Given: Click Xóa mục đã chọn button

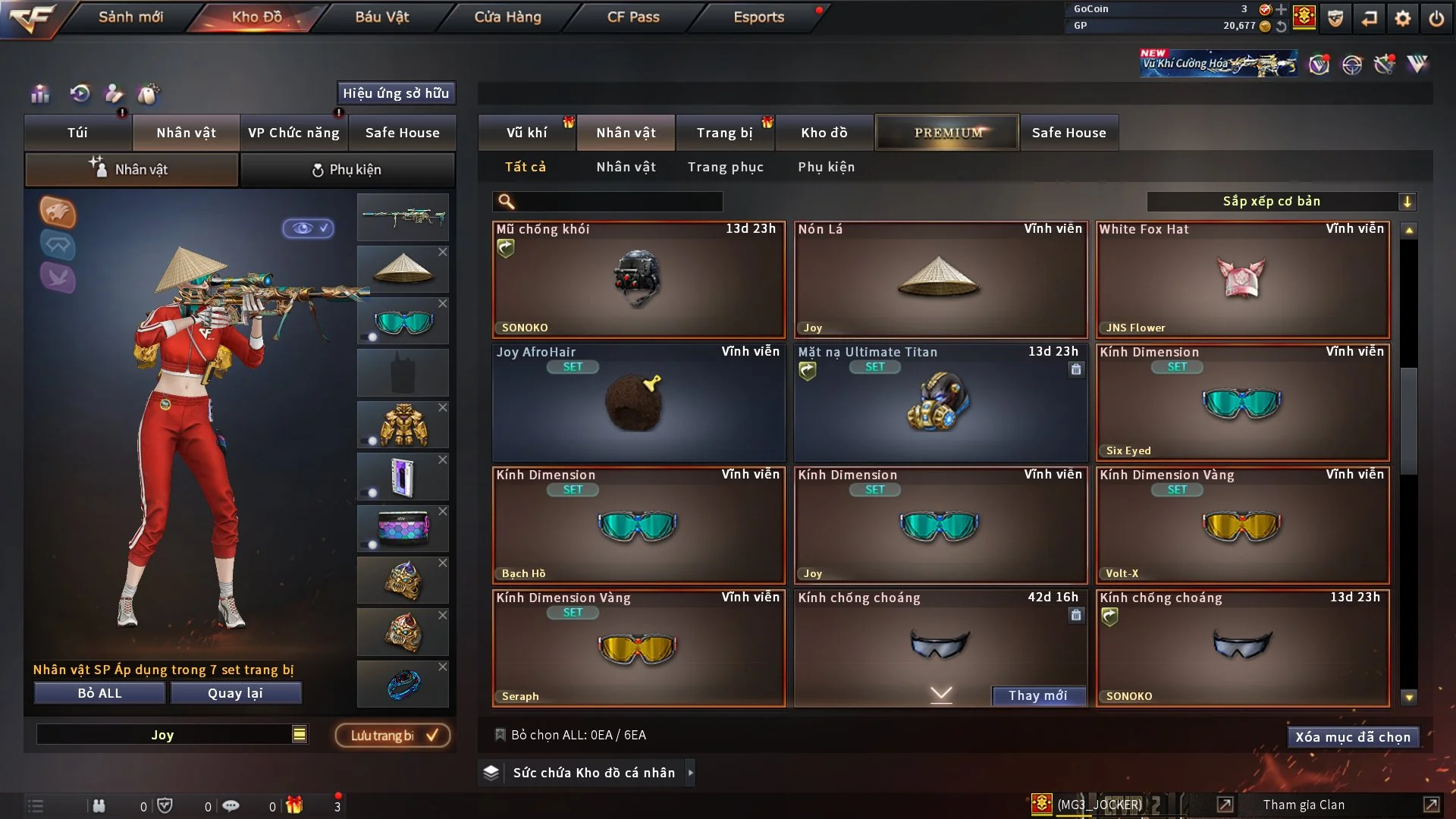Looking at the screenshot, I should [1353, 737].
